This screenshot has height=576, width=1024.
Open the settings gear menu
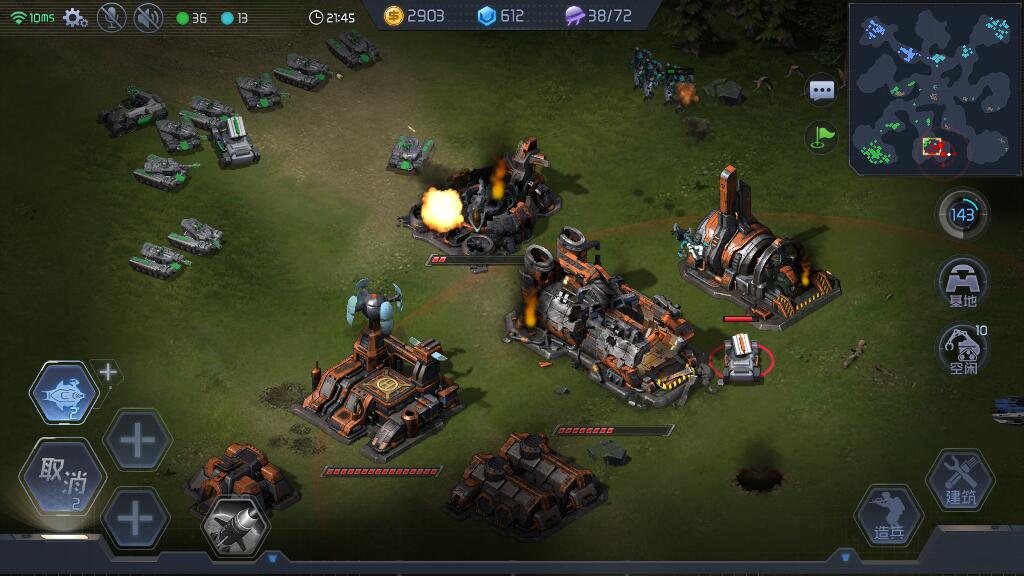75,17
